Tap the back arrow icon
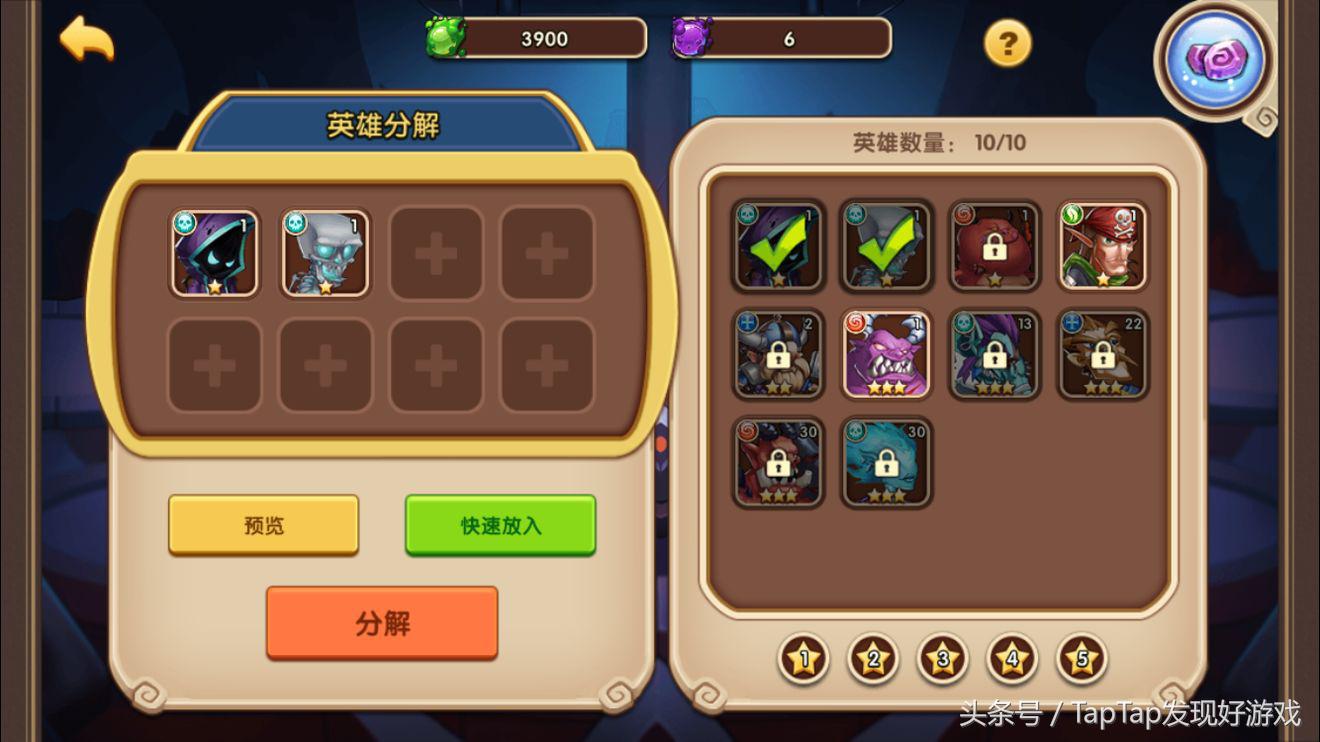The height and width of the screenshot is (742, 1320). (x=85, y=40)
